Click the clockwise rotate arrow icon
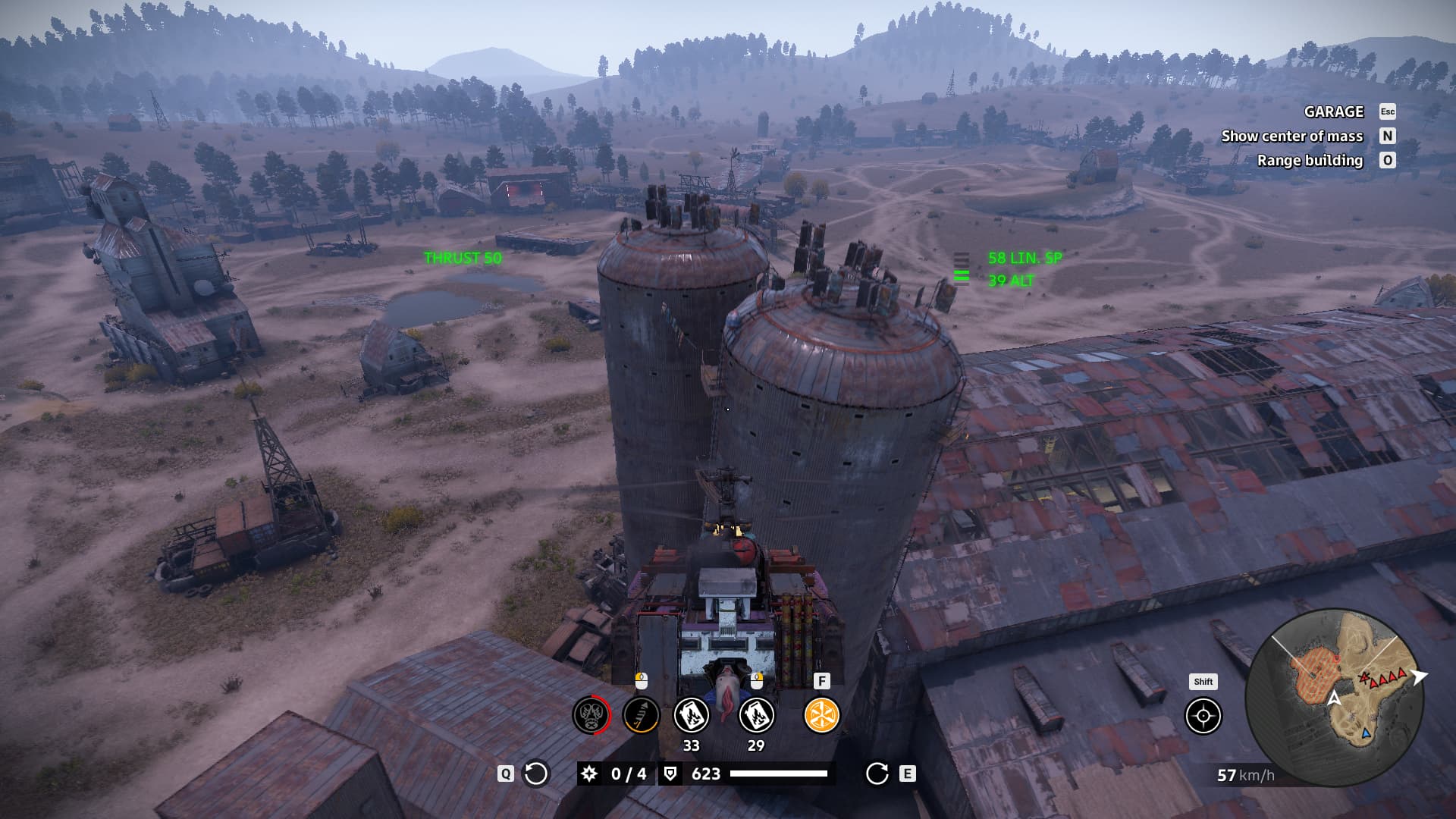This screenshot has height=819, width=1456. pos(877,773)
